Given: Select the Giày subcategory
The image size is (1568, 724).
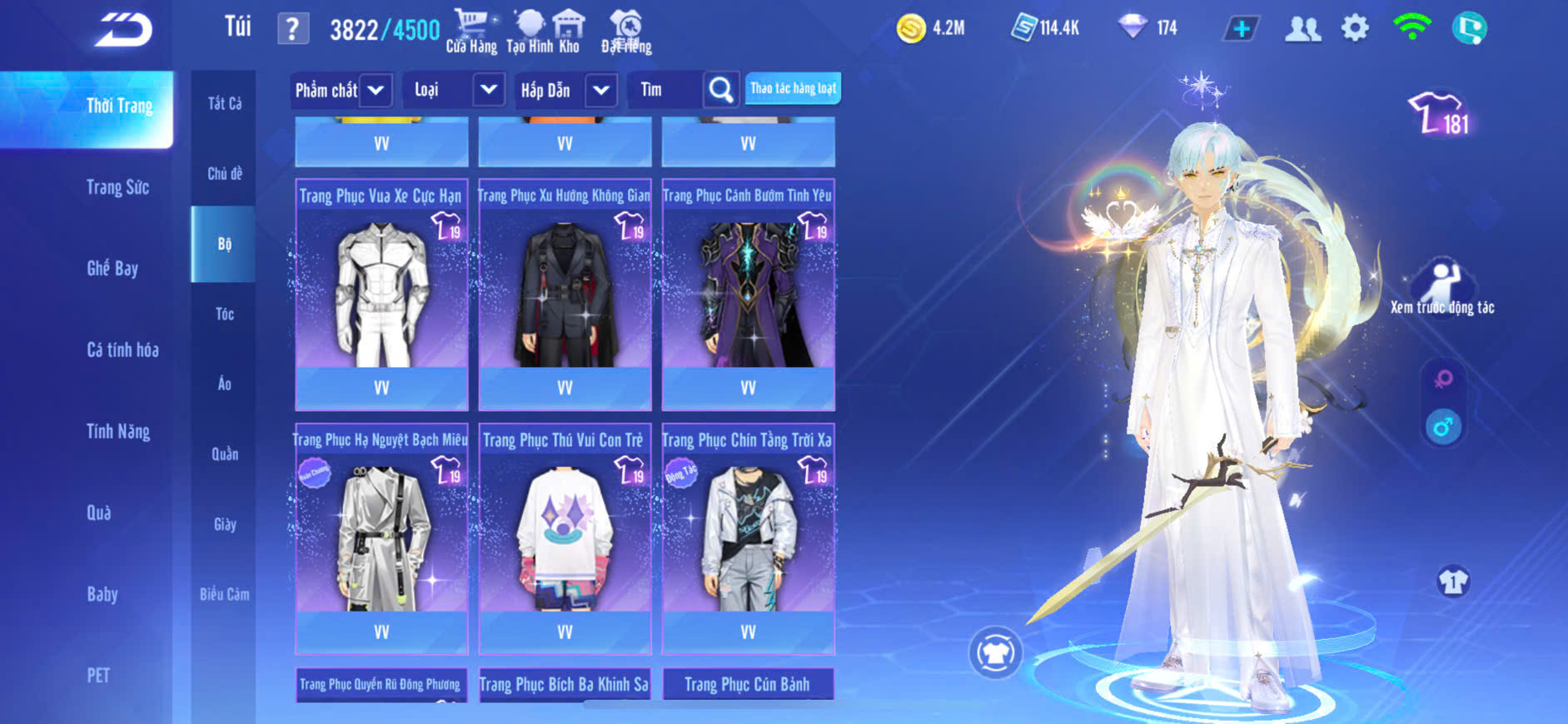Looking at the screenshot, I should [224, 524].
